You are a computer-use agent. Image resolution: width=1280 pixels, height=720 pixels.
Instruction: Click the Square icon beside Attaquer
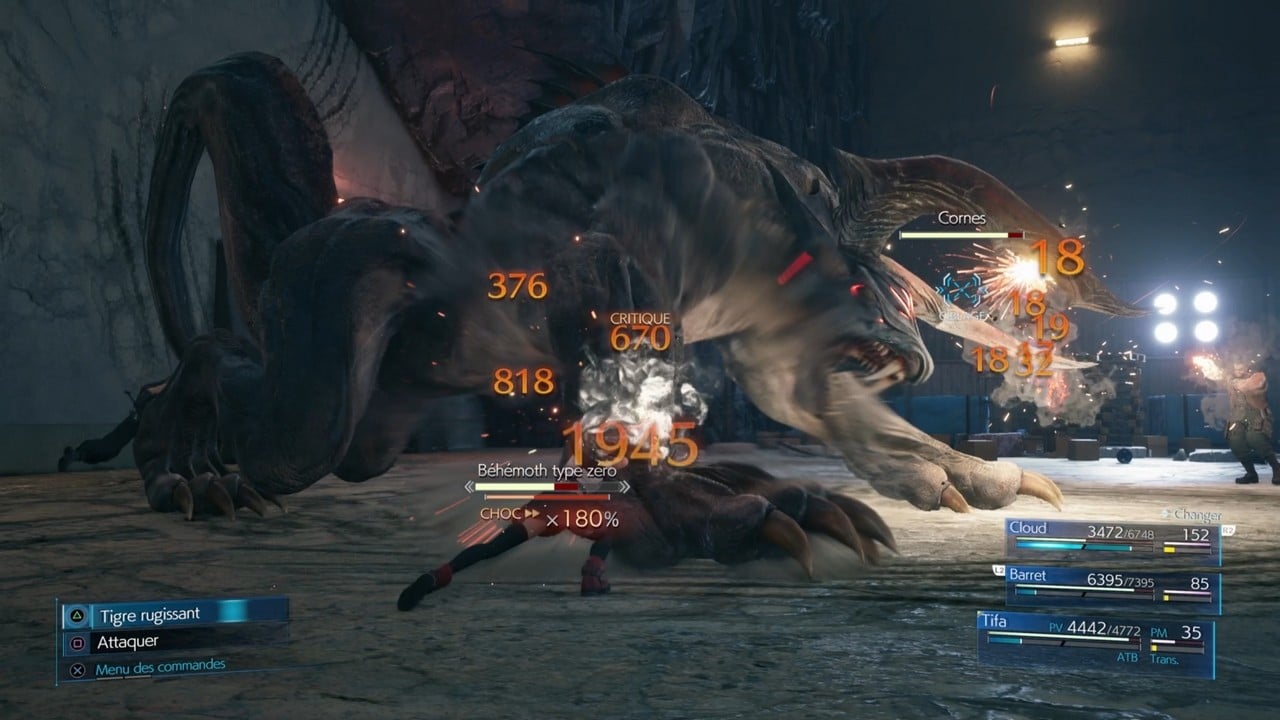point(77,643)
